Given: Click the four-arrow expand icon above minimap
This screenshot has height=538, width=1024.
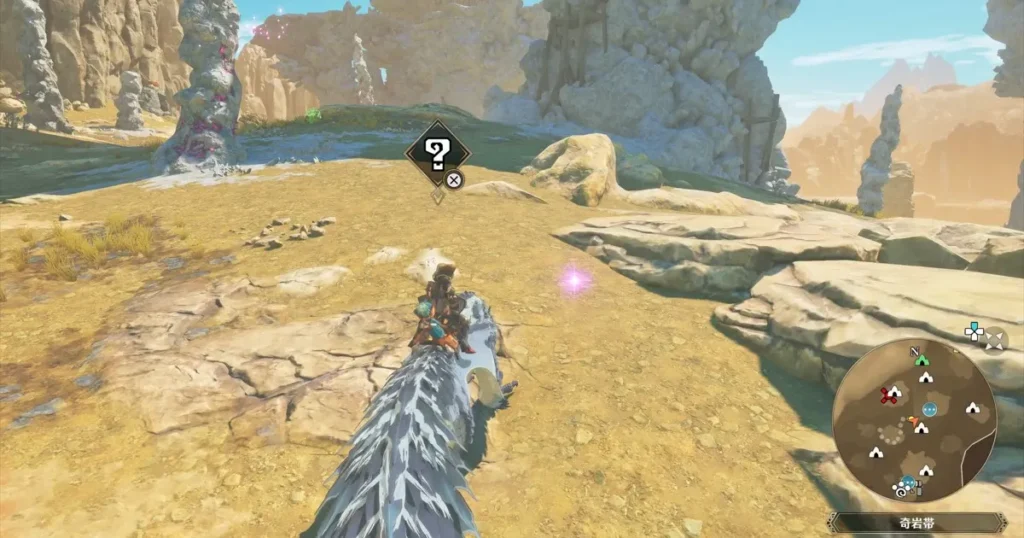Looking at the screenshot, I should 995,341.
